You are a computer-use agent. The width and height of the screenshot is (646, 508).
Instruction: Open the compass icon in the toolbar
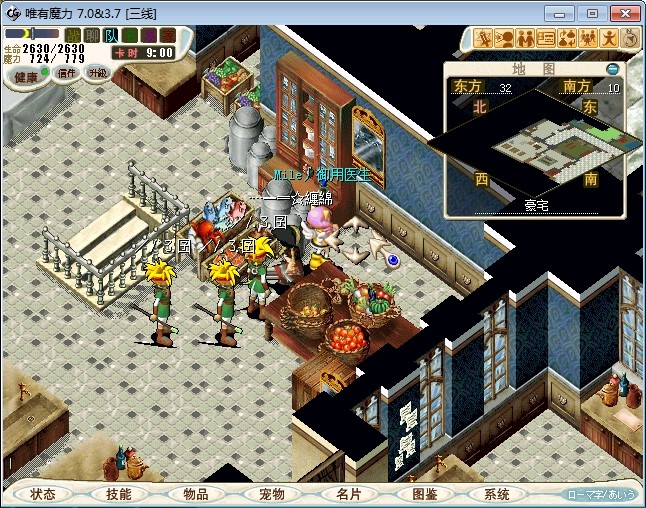pos(630,38)
